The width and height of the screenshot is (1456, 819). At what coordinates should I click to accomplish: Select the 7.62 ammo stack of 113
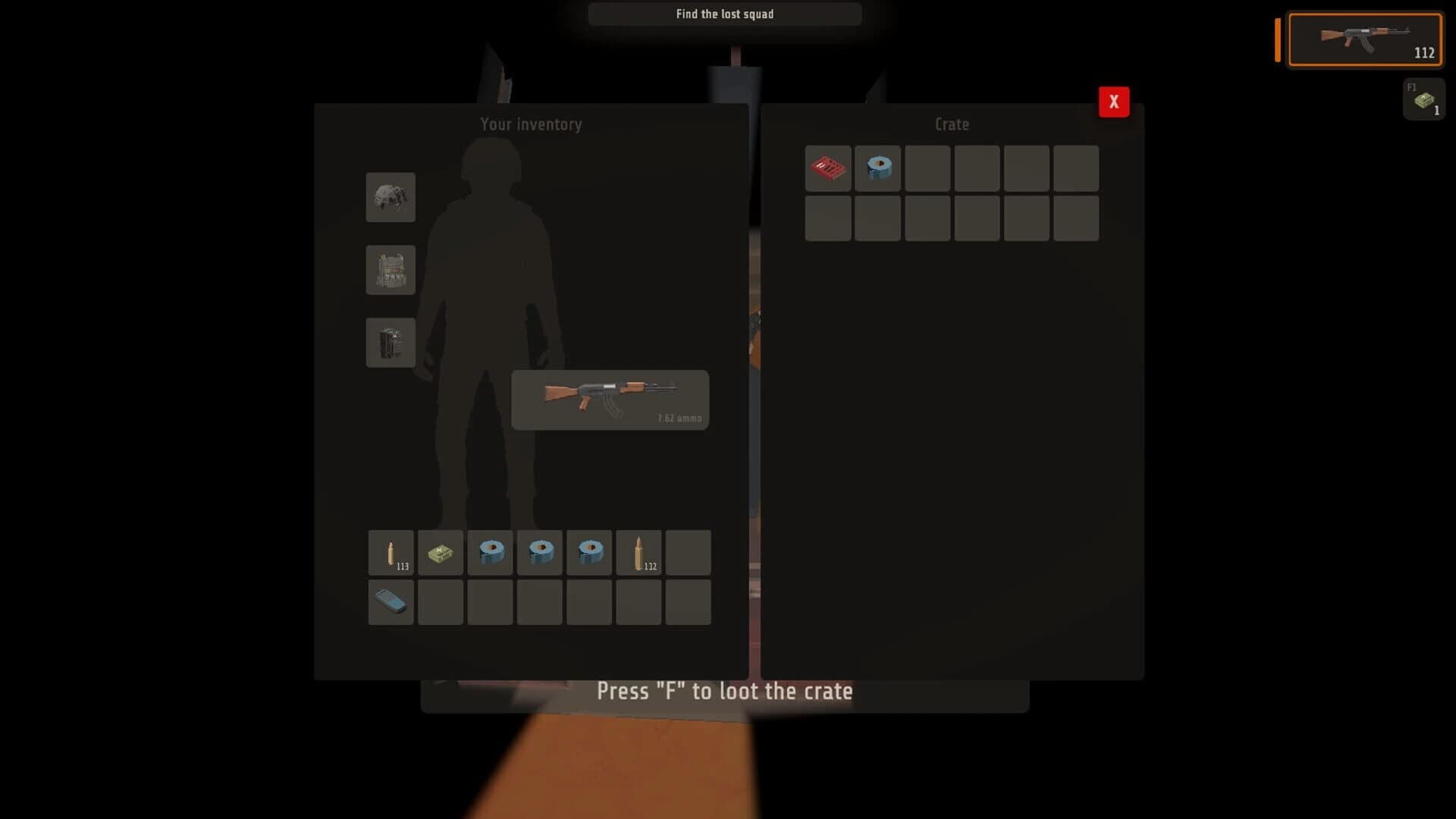tap(391, 552)
